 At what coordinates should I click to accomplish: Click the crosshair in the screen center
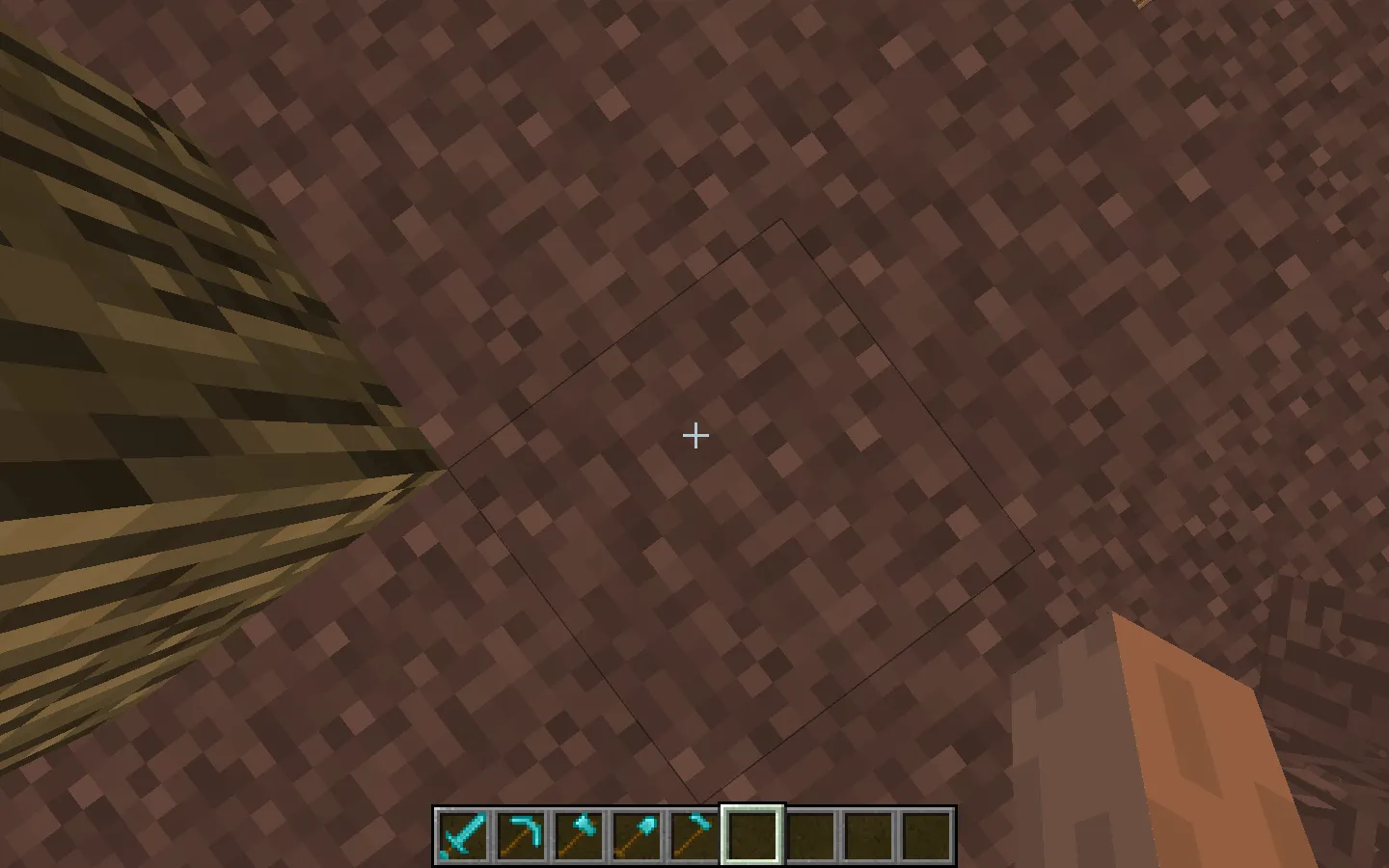pyautogui.click(x=694, y=436)
